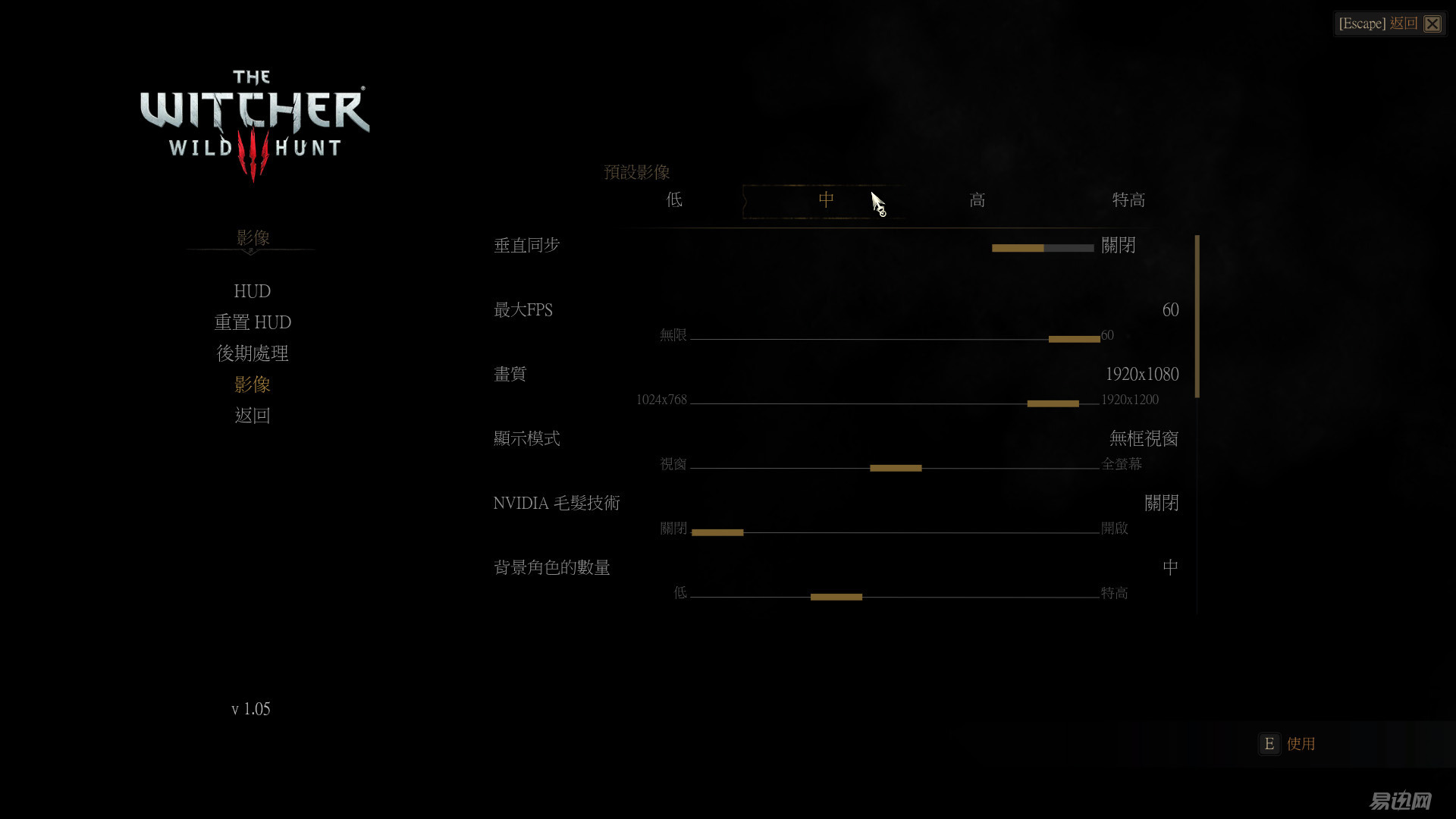Enable NVIDIA 毛髮技術 by clicking 開啟
Image resolution: width=1456 pixels, height=819 pixels.
1114,528
